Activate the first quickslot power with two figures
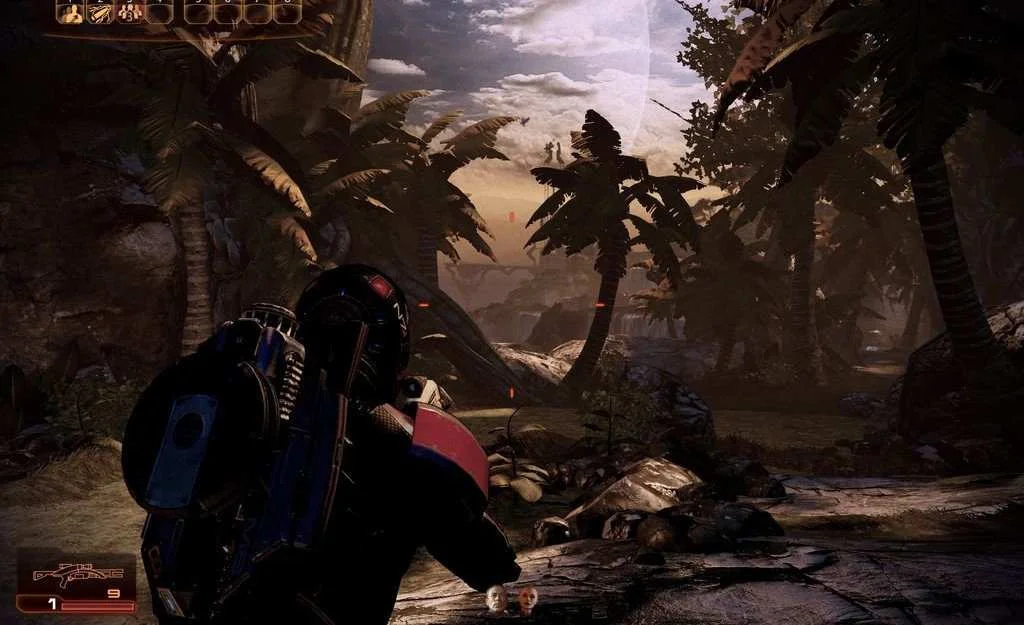The image size is (1024, 625). point(70,12)
